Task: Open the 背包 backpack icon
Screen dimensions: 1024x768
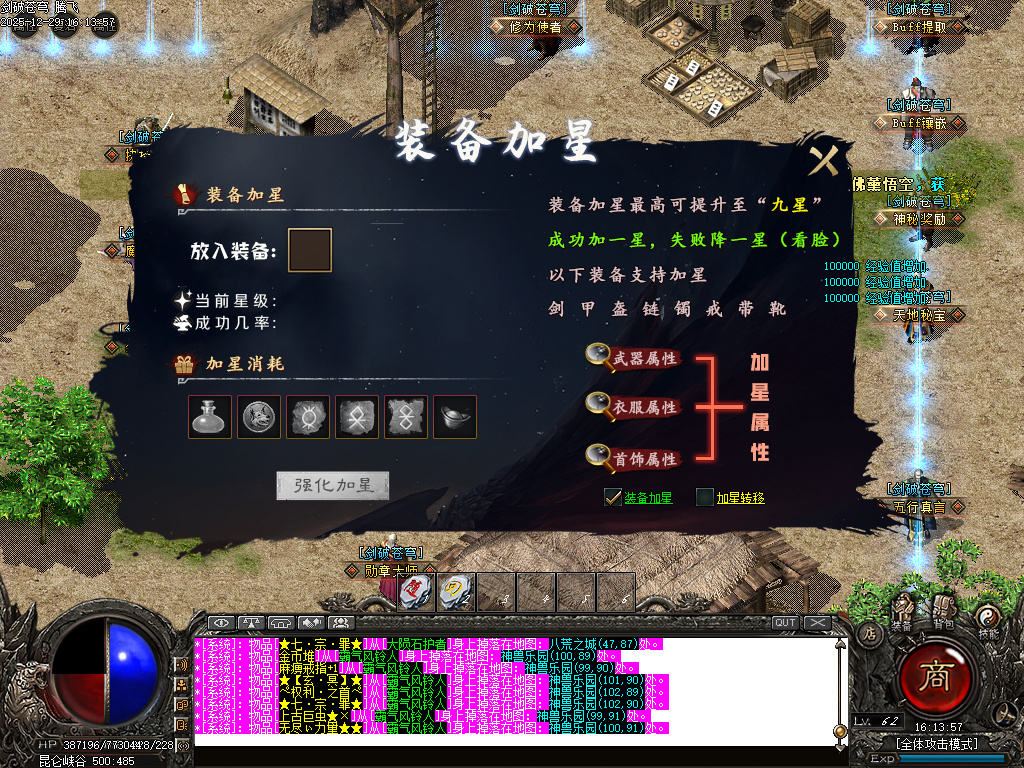Action: [x=943, y=609]
